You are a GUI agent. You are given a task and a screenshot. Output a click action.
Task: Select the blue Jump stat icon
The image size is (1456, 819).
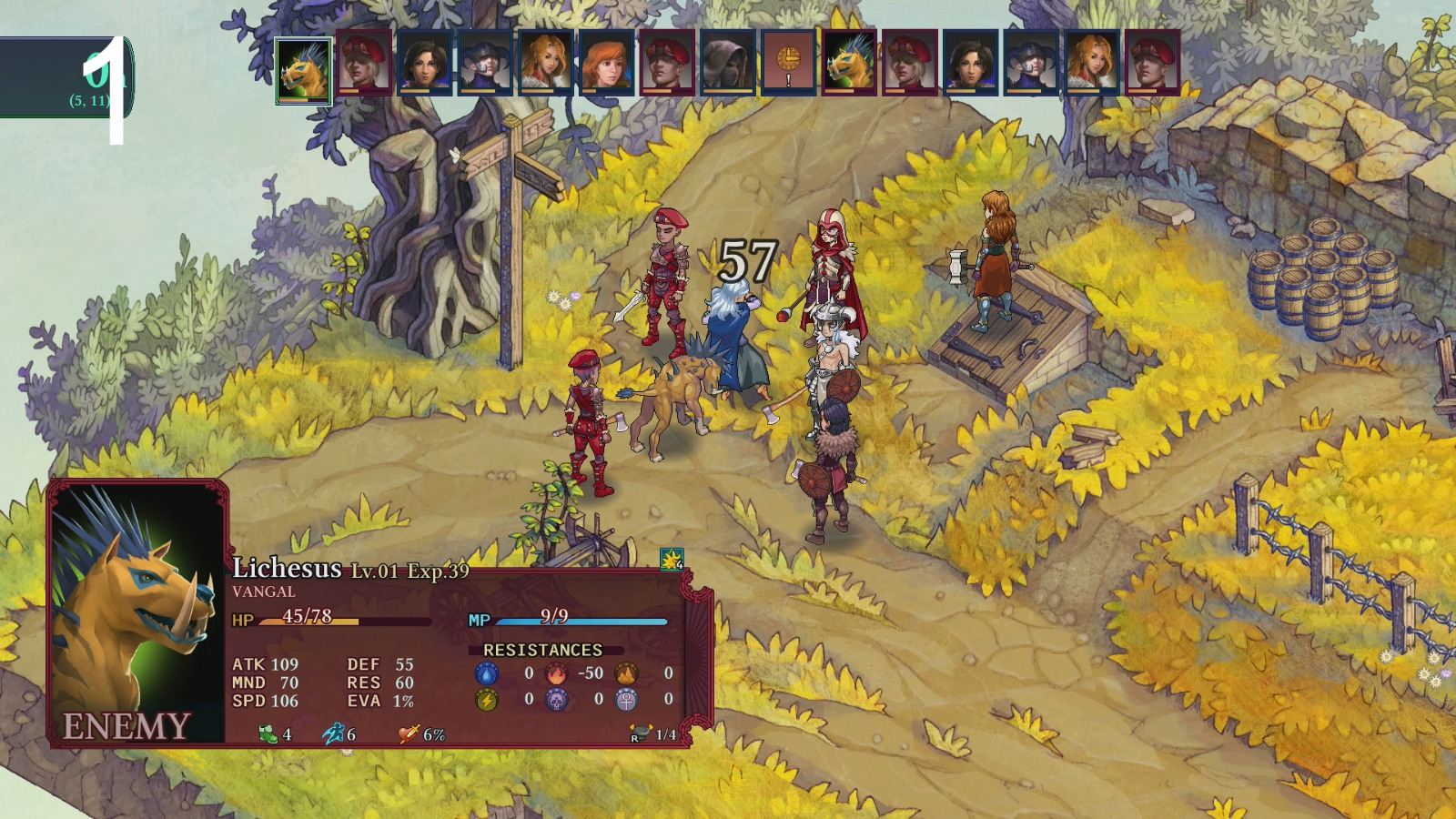pyautogui.click(x=332, y=733)
